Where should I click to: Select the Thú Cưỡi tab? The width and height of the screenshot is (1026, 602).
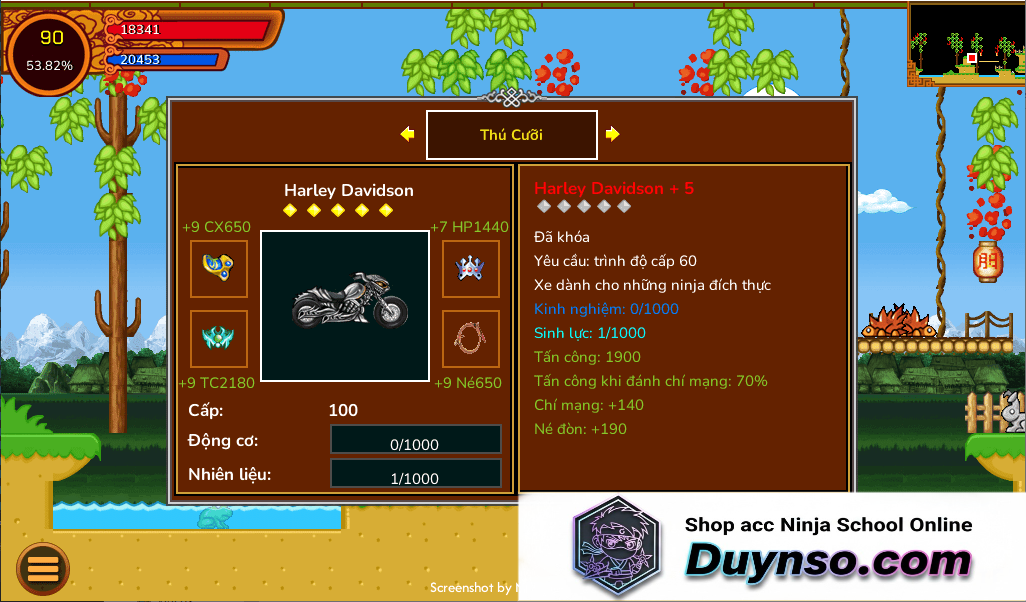(x=511, y=135)
